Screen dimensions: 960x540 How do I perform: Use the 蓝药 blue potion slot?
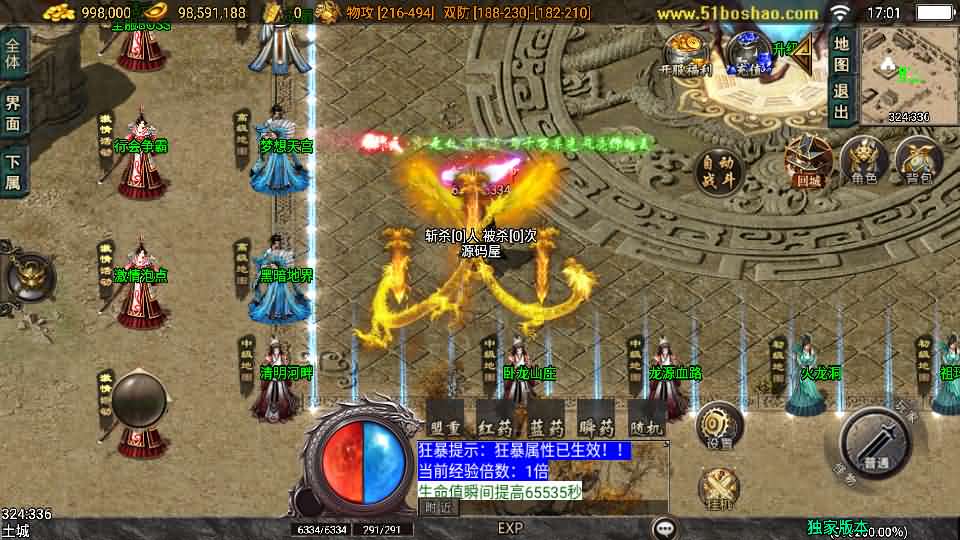click(x=547, y=417)
